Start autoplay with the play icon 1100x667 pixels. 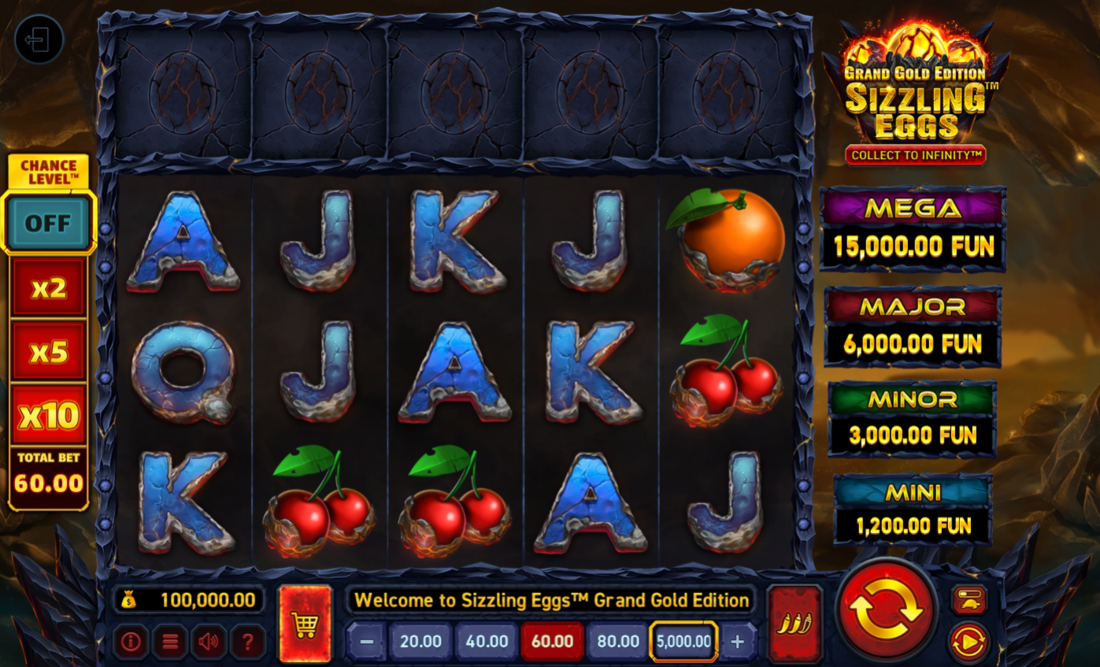tap(968, 642)
